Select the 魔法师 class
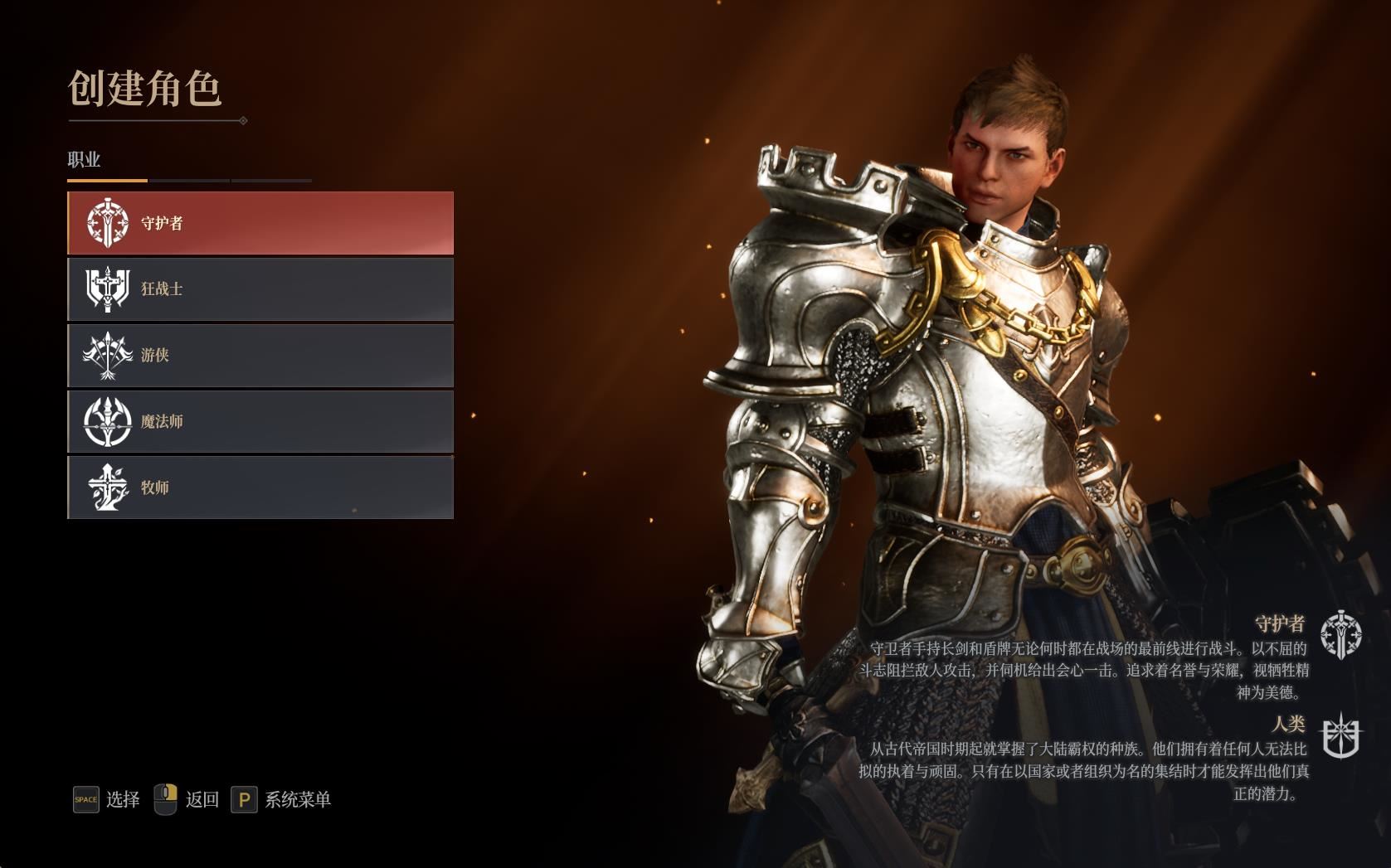Image resolution: width=1391 pixels, height=868 pixels. point(260,421)
